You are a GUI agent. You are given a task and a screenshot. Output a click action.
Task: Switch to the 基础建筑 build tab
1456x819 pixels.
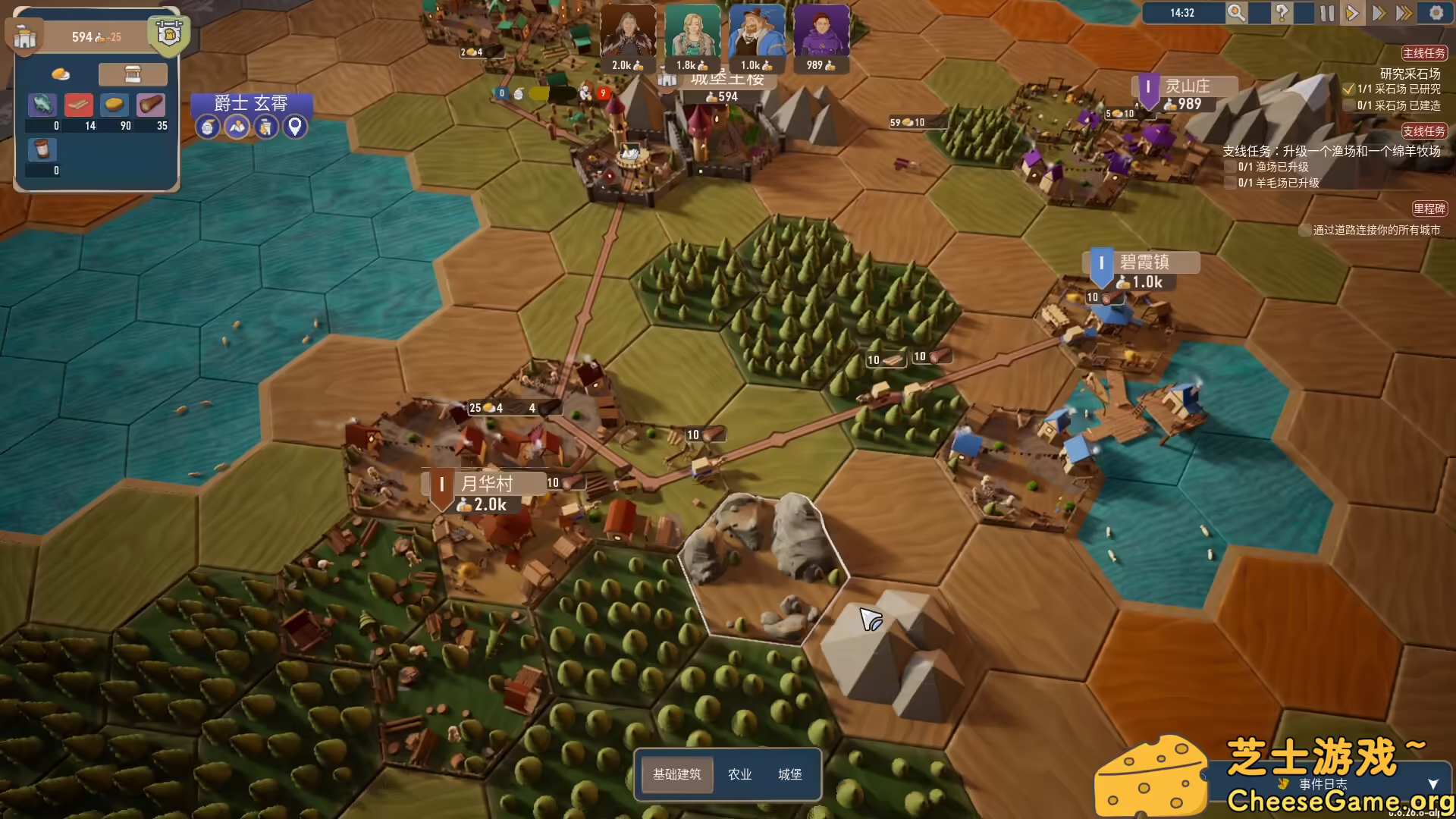[676, 774]
